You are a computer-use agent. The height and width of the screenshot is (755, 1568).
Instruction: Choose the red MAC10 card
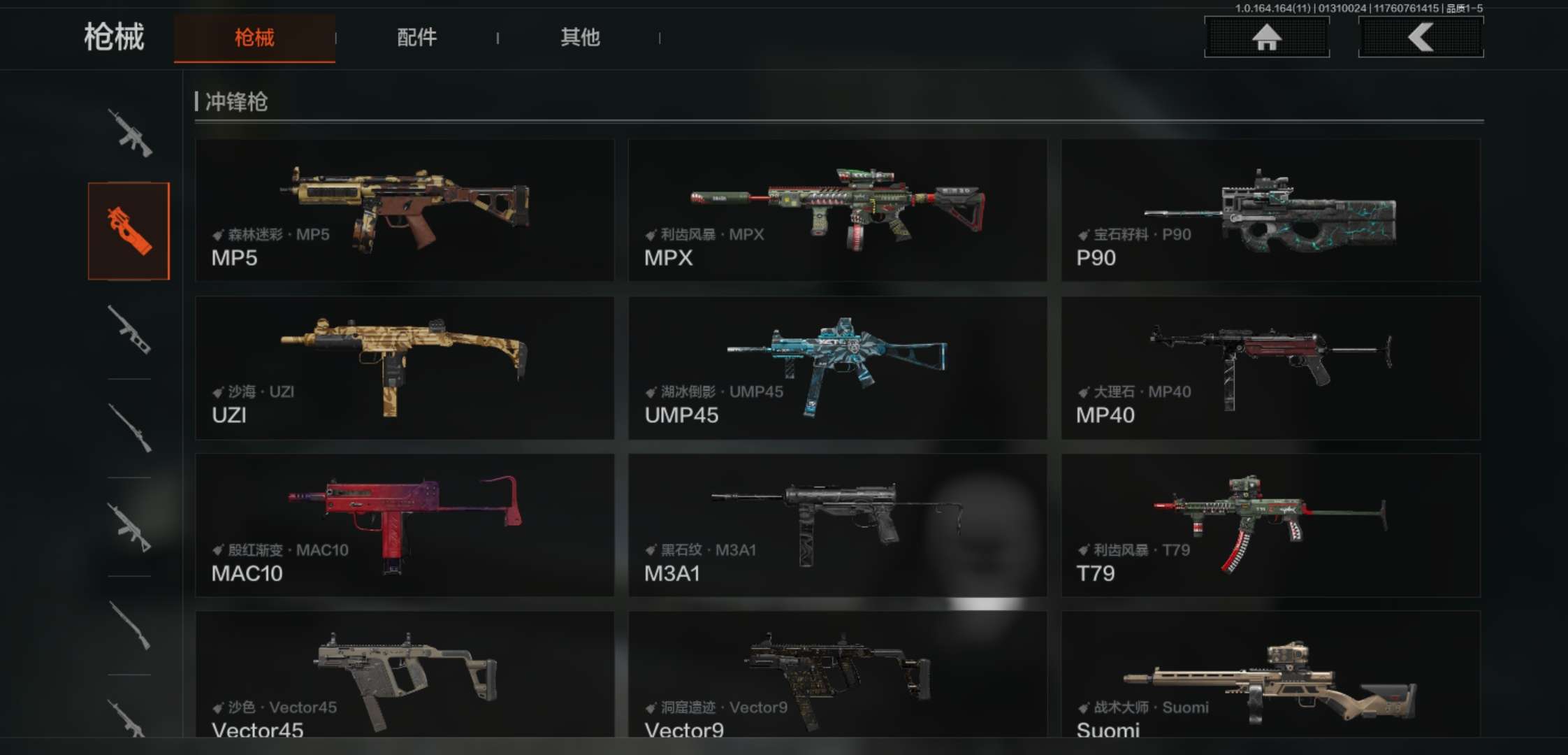(x=405, y=526)
